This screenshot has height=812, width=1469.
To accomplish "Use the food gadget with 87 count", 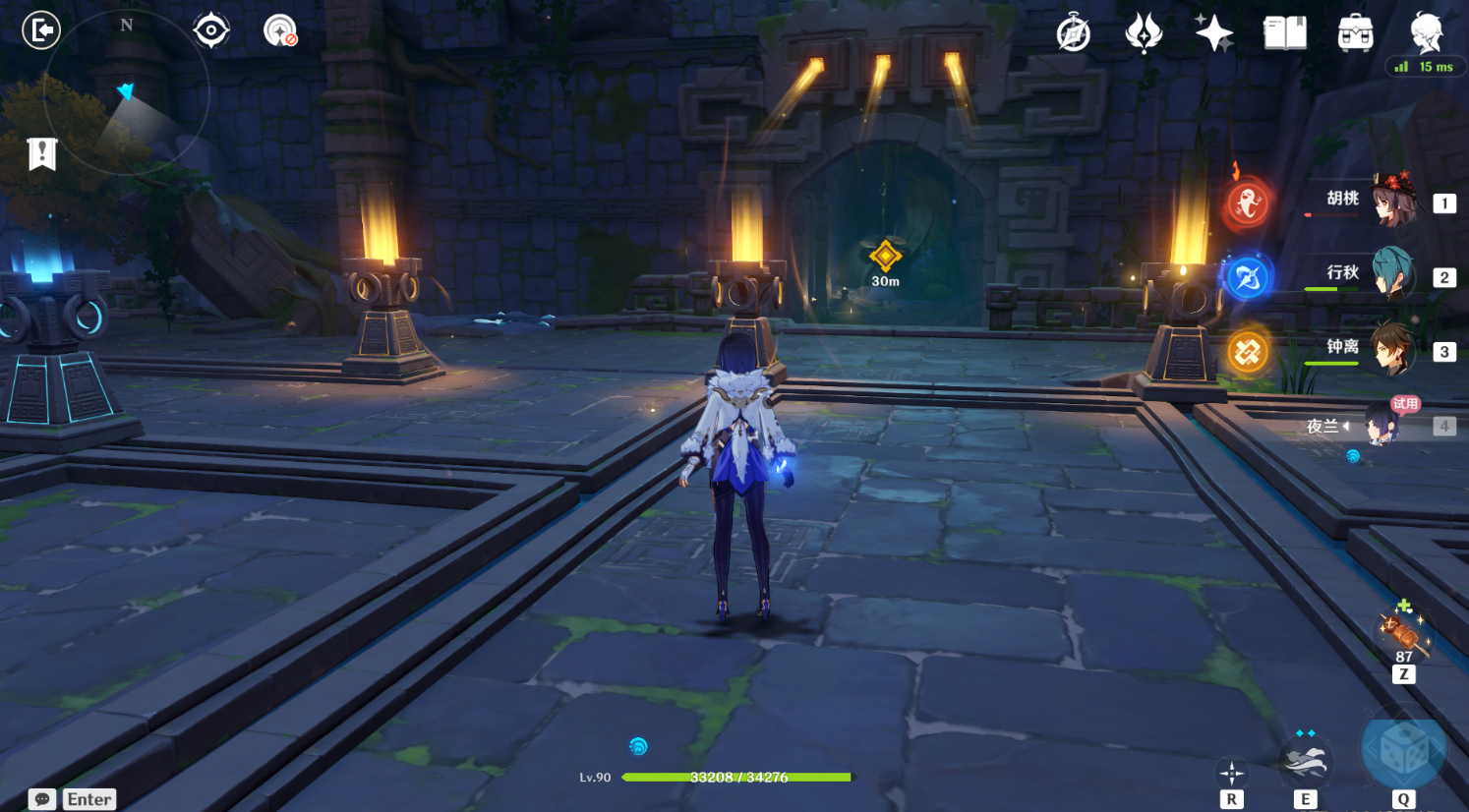I will pyautogui.click(x=1403, y=630).
